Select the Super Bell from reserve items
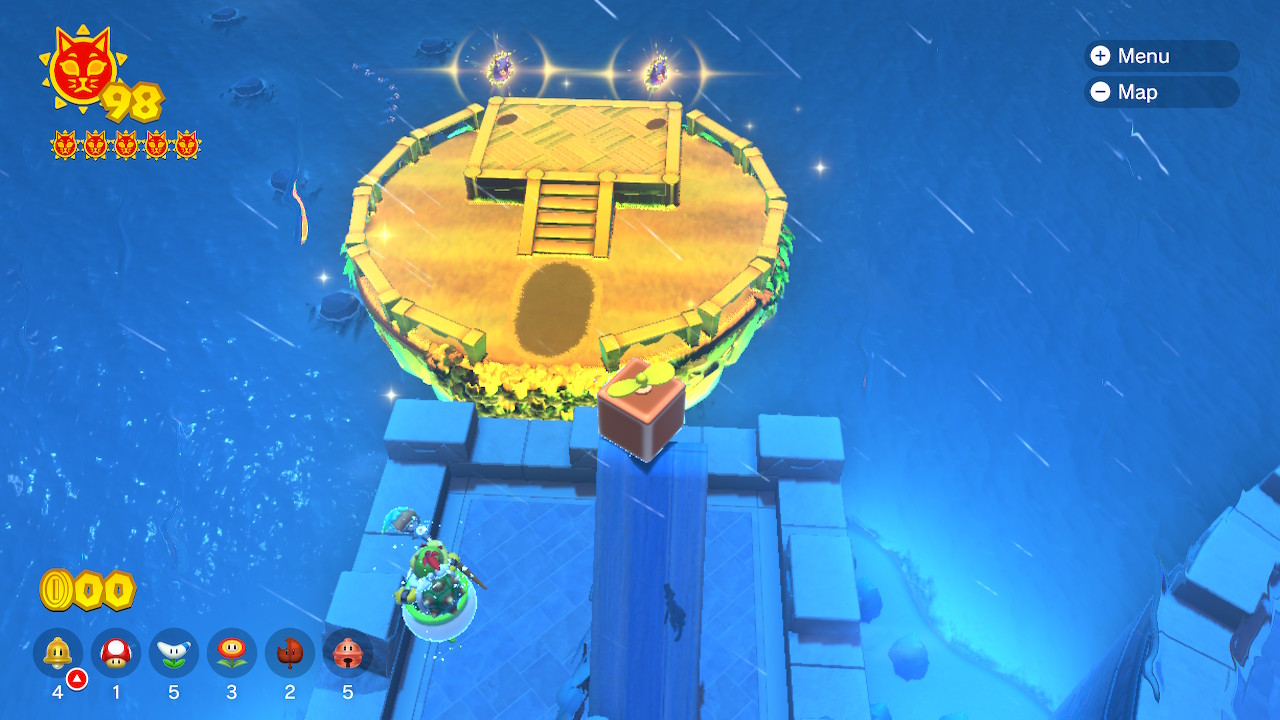This screenshot has height=720, width=1280. tap(58, 653)
